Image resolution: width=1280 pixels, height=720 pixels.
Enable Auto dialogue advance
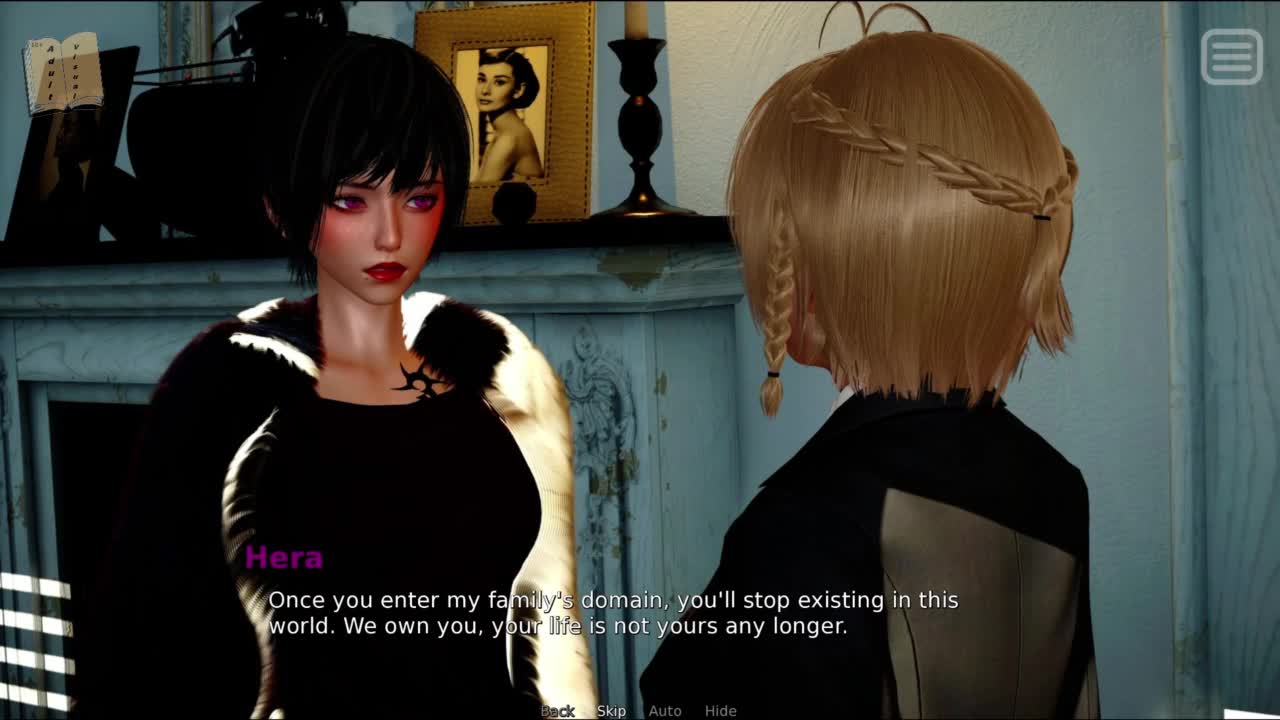(665, 711)
